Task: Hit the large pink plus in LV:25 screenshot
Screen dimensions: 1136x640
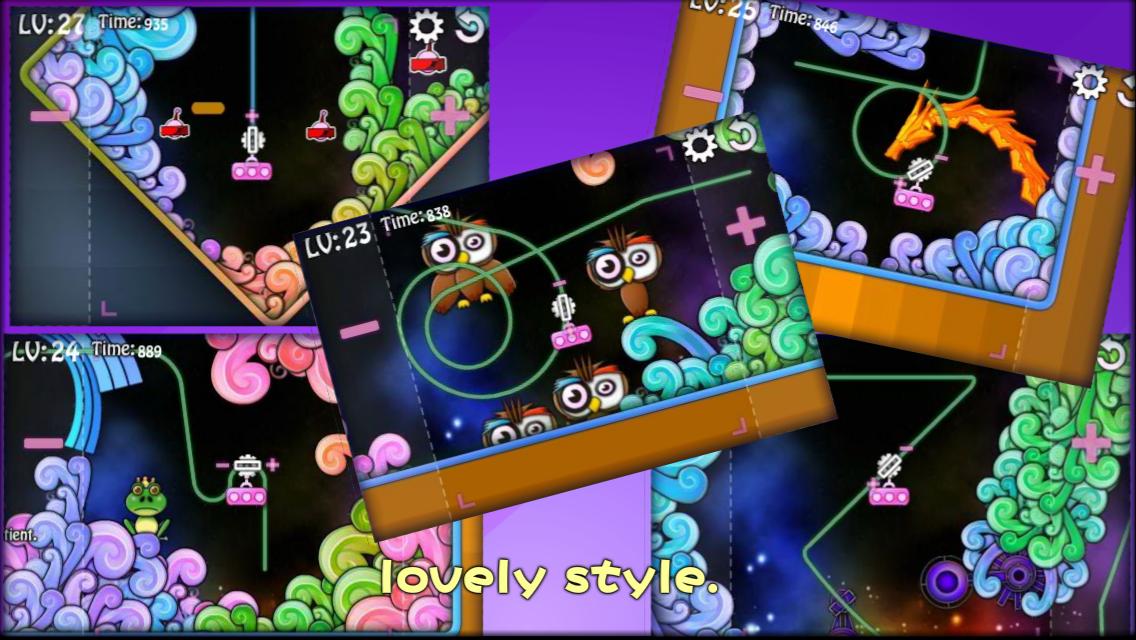Action: [1095, 174]
